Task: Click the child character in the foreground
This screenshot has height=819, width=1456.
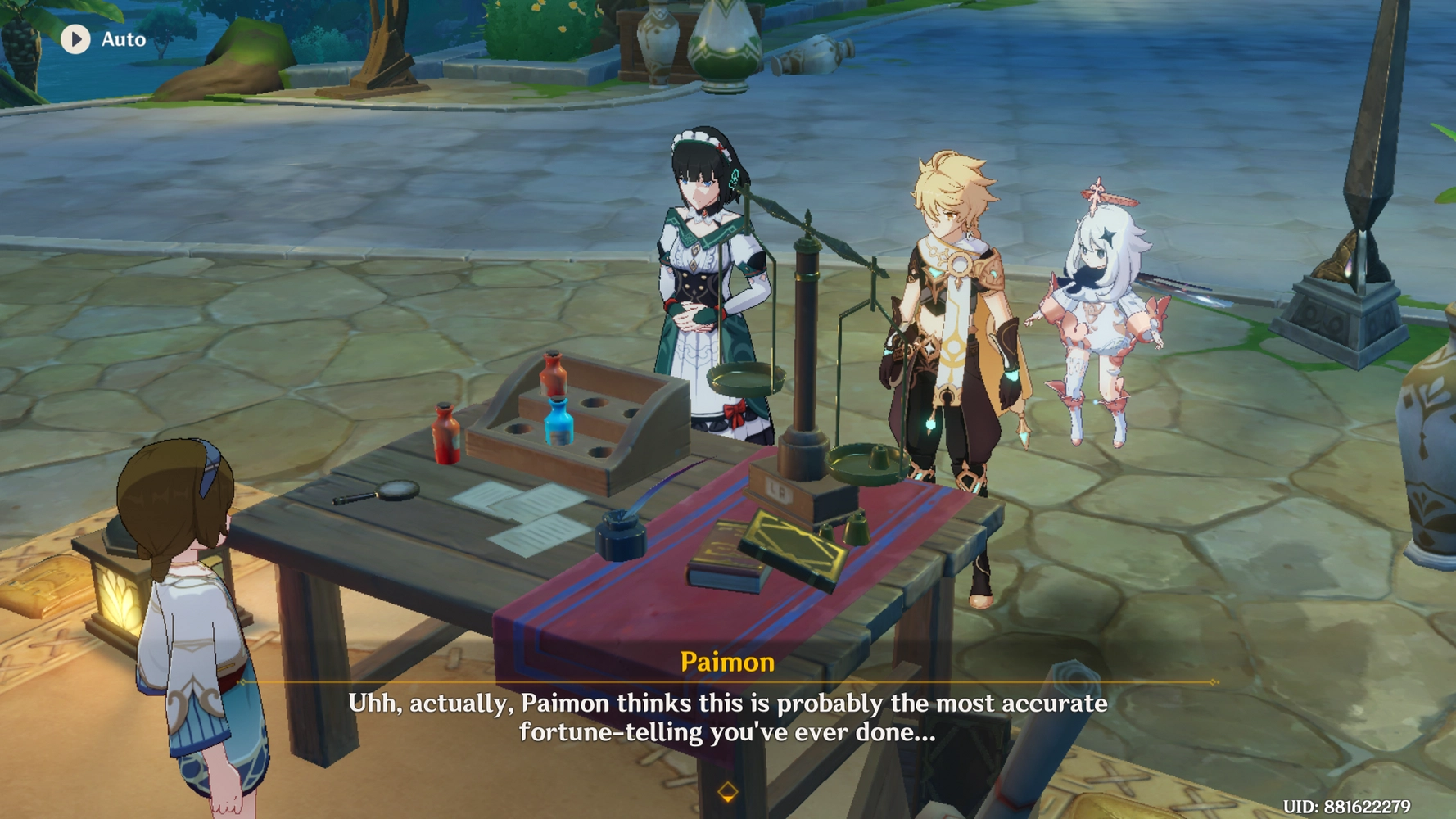Action: click(x=192, y=639)
